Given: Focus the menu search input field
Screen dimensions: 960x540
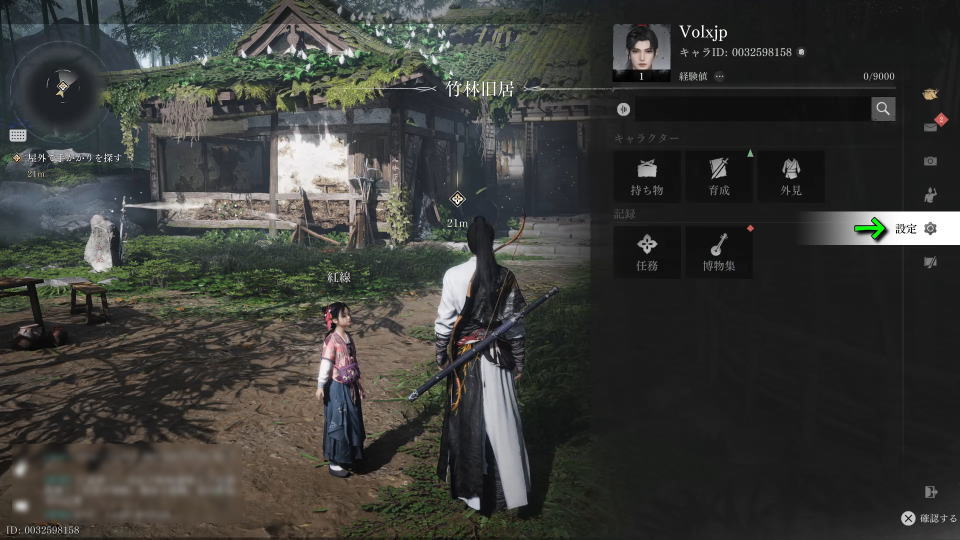Looking at the screenshot, I should click(750, 109).
